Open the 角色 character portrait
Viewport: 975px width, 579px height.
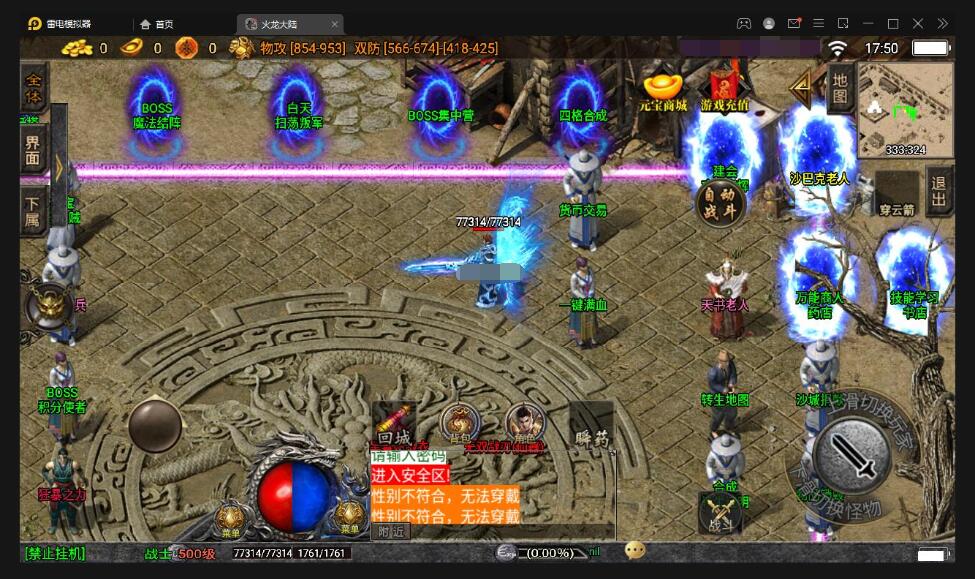(x=524, y=424)
